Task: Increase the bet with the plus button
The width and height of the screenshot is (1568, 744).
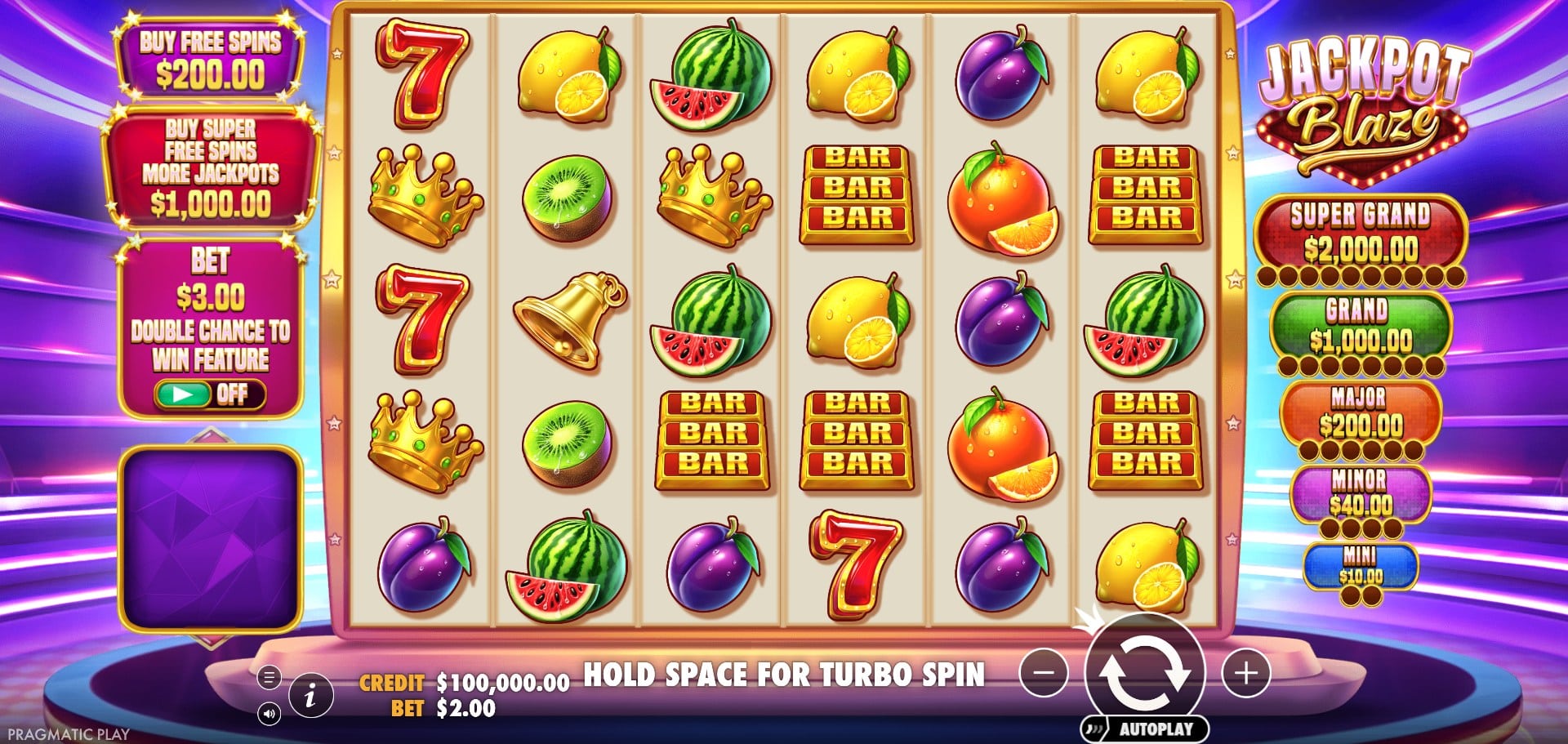Action: point(1245,673)
